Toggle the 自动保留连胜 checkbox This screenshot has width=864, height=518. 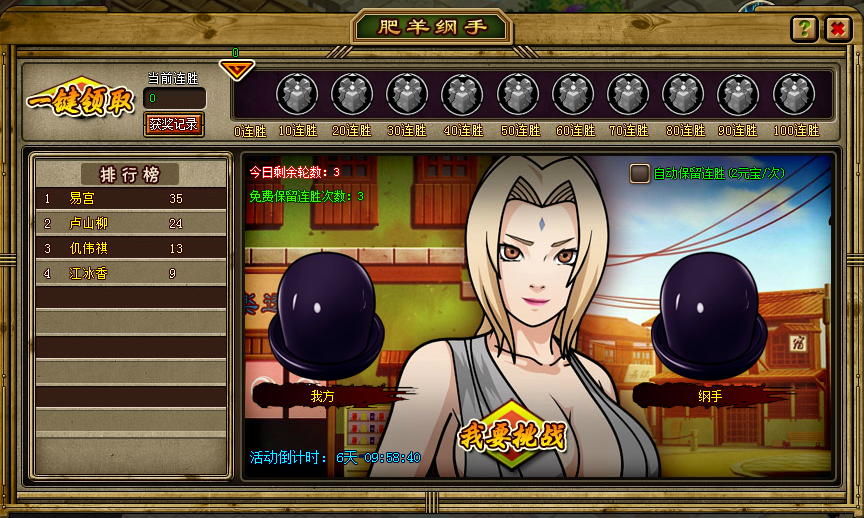tap(640, 174)
